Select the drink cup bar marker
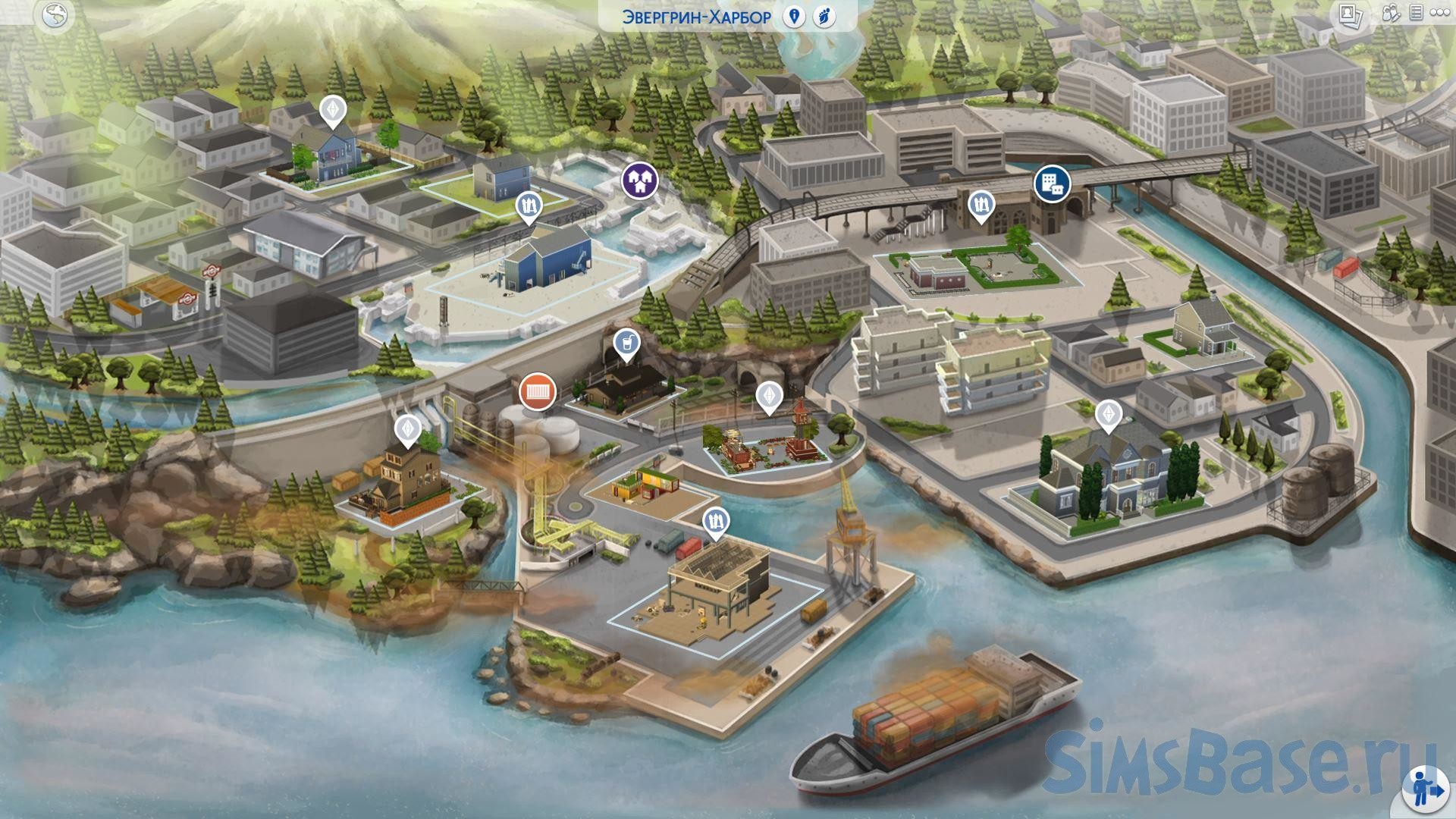Image resolution: width=1456 pixels, height=819 pixels. pyautogui.click(x=626, y=345)
